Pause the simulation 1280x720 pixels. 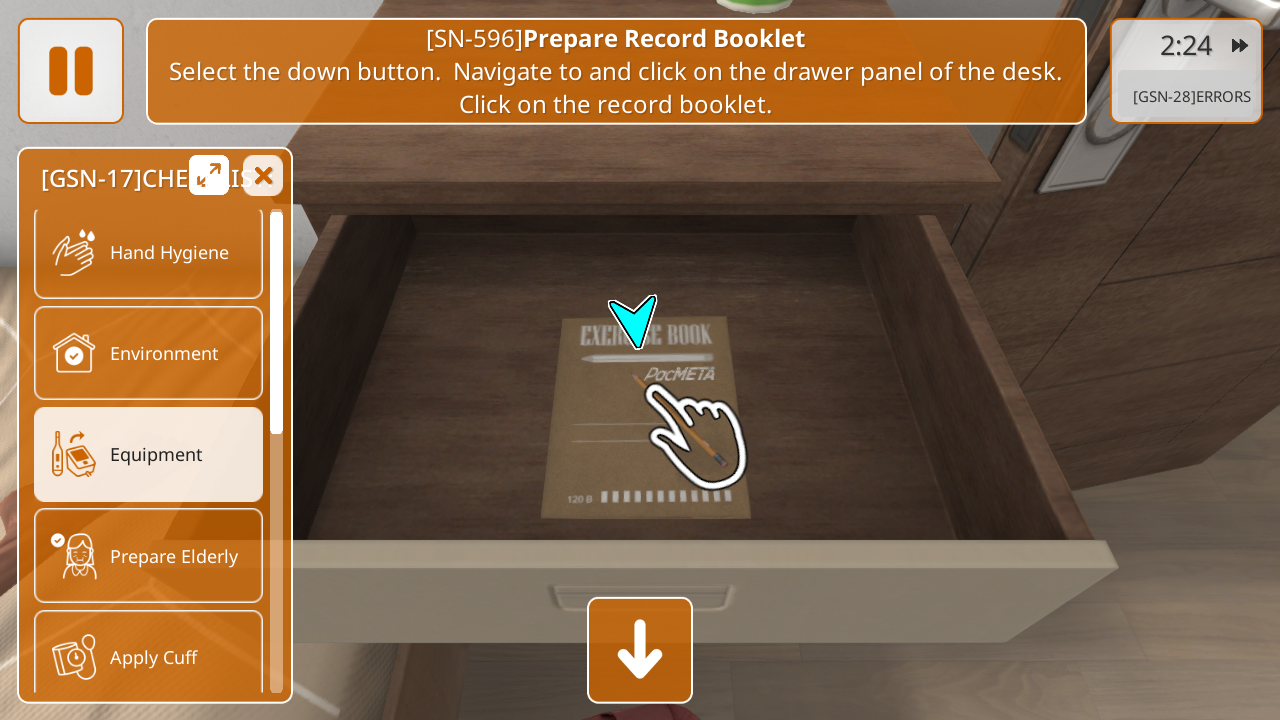coord(71,71)
